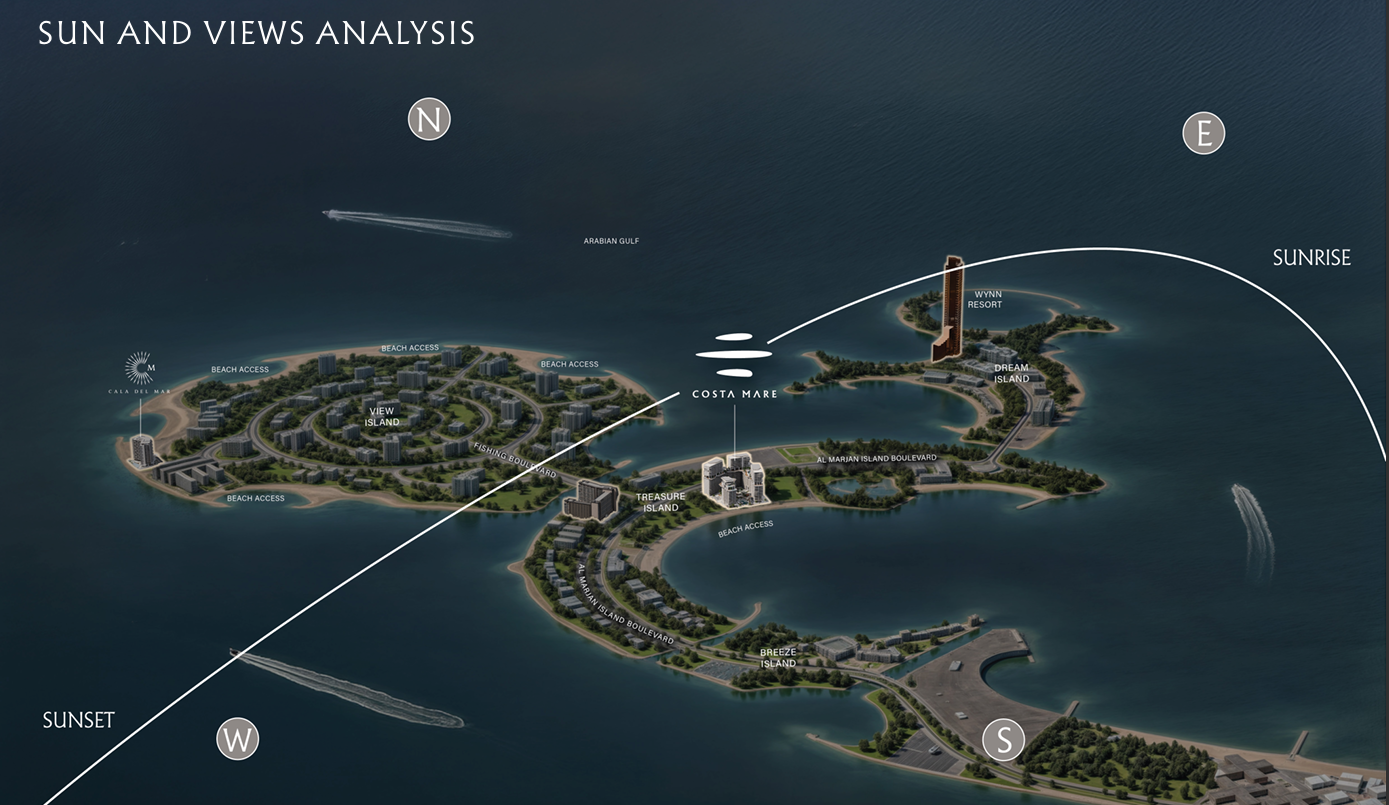Image resolution: width=1389 pixels, height=805 pixels.
Task: Click the Dream Island label
Action: 1011,373
